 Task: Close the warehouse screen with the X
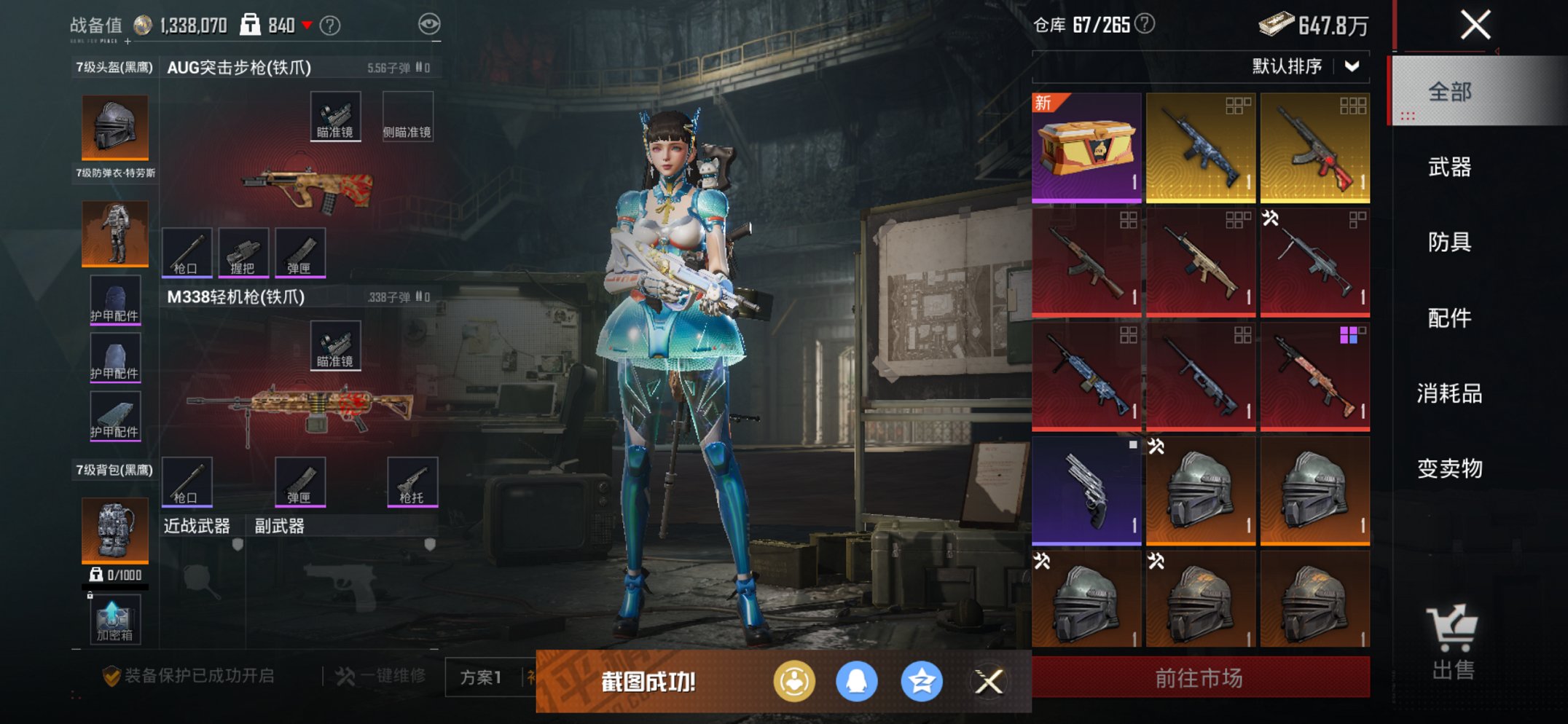(1475, 25)
